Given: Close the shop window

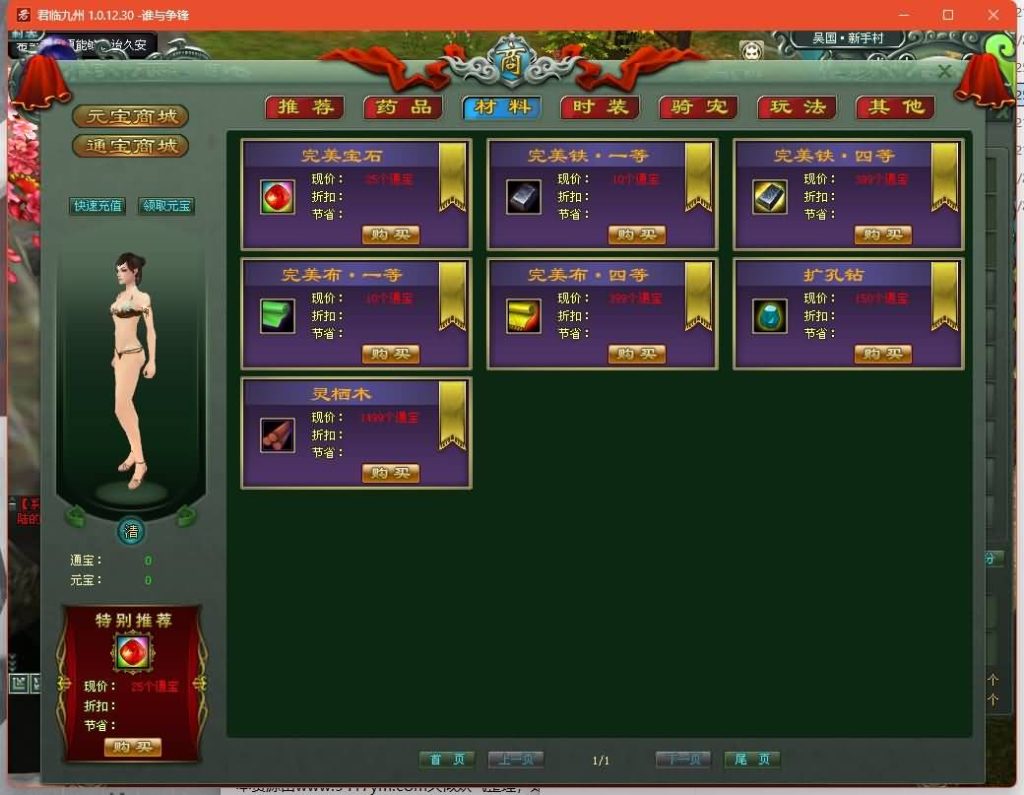Looking at the screenshot, I should pos(944,72).
